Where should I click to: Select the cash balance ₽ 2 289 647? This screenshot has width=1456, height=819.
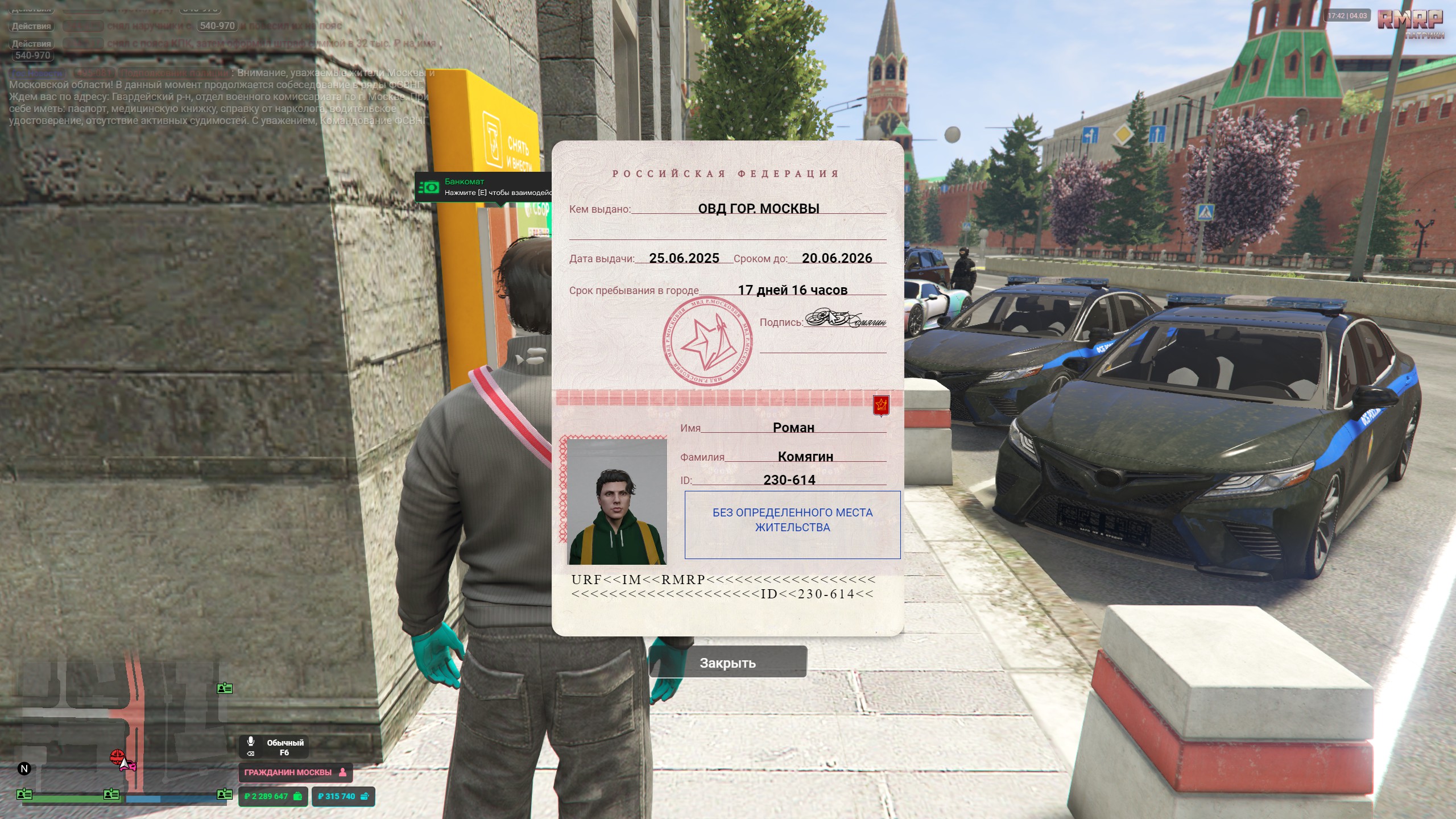273,796
